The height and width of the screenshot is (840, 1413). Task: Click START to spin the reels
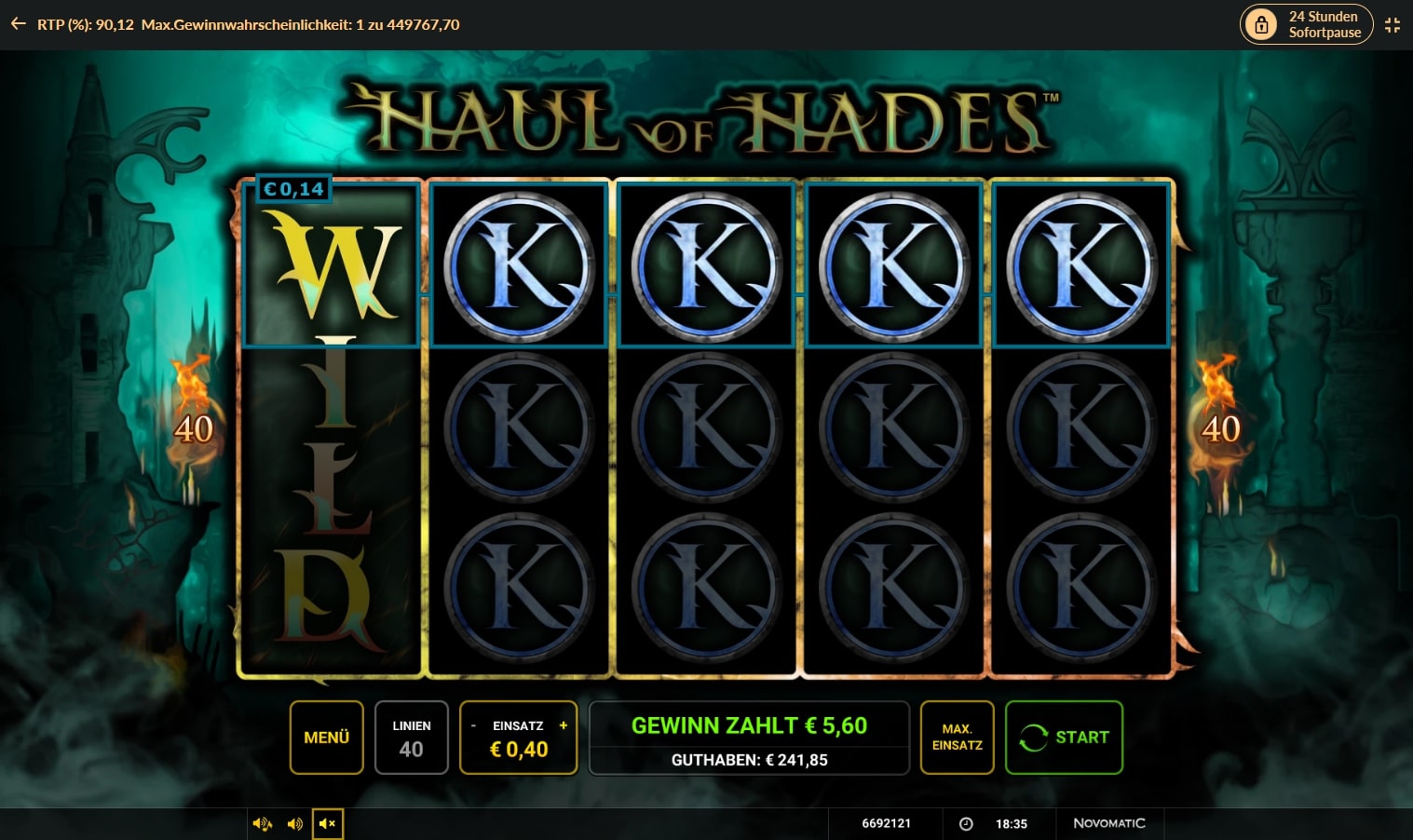[x=1064, y=737]
